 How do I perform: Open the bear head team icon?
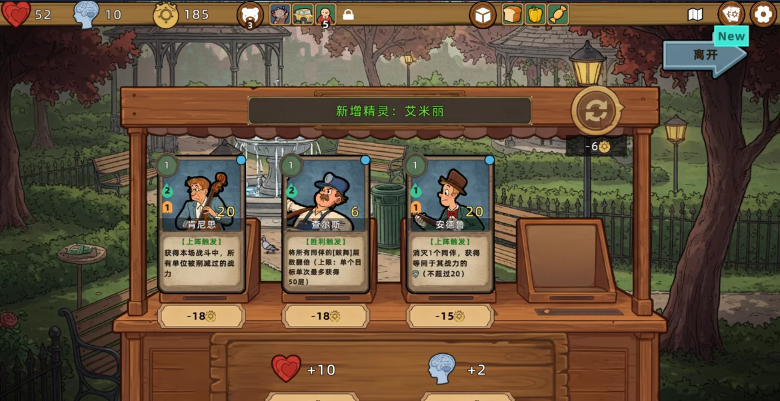250,14
